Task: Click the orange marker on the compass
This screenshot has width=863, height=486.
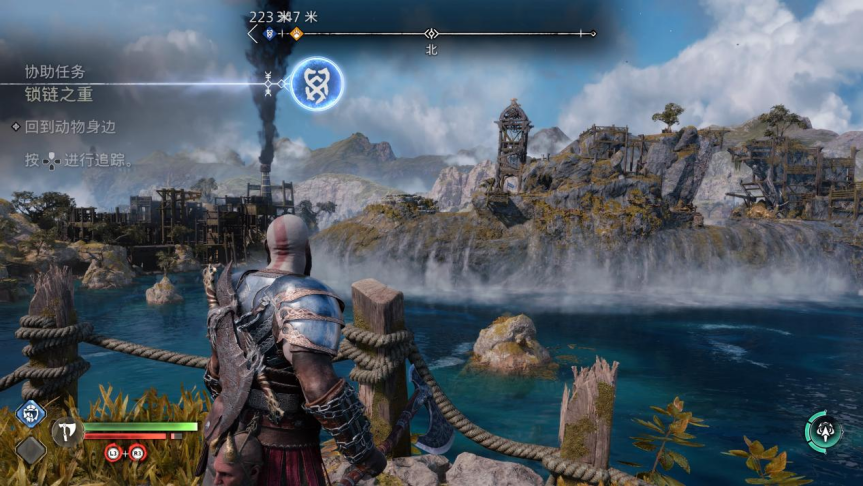Action: click(296, 33)
